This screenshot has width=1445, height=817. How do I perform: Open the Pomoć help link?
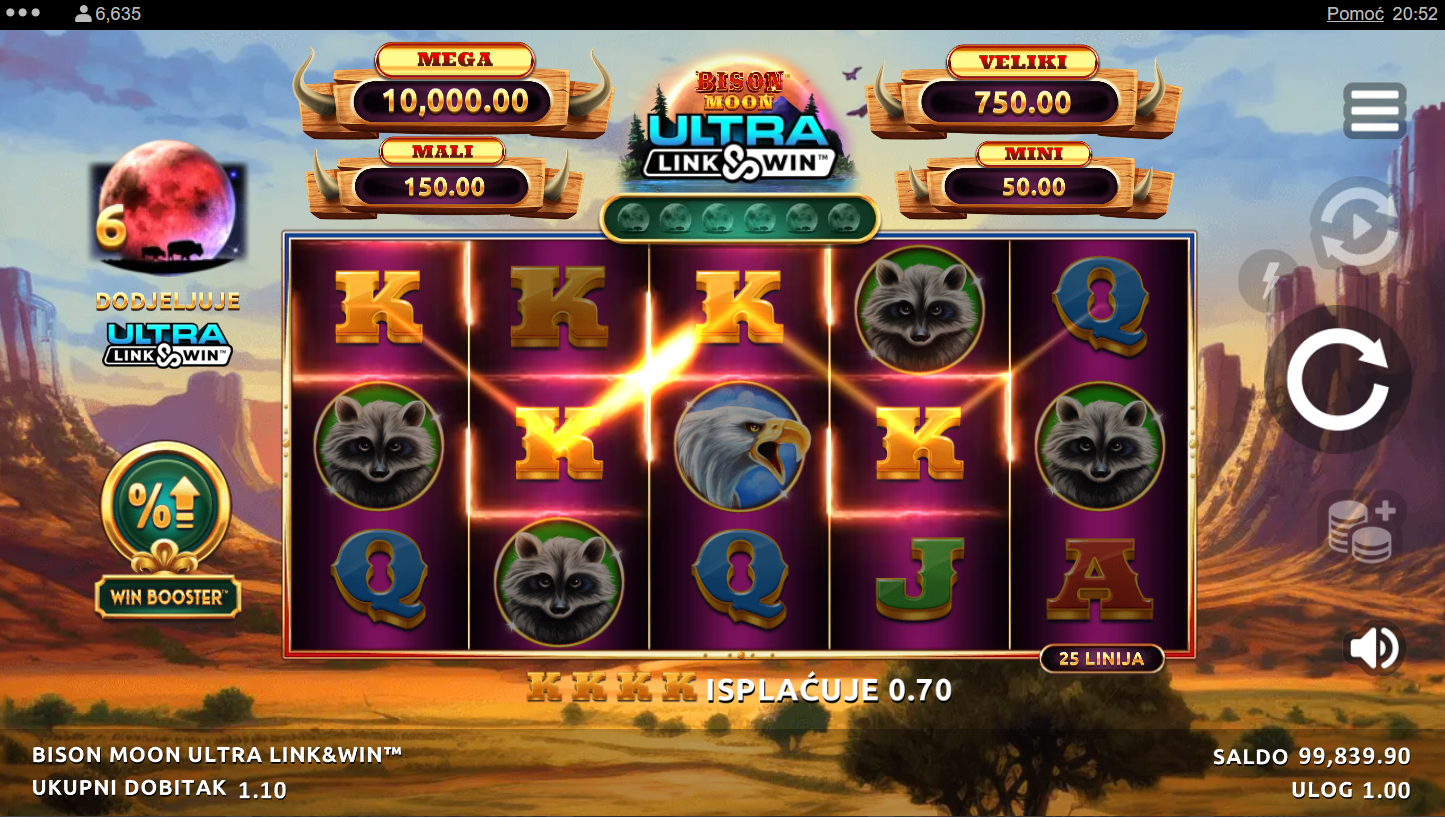coord(1355,14)
